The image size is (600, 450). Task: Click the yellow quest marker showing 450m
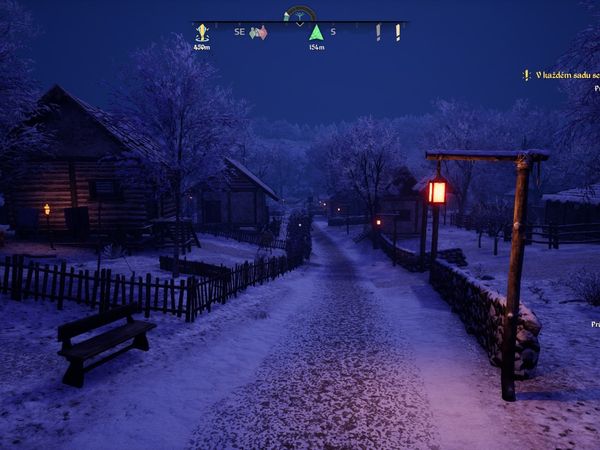click(x=202, y=33)
